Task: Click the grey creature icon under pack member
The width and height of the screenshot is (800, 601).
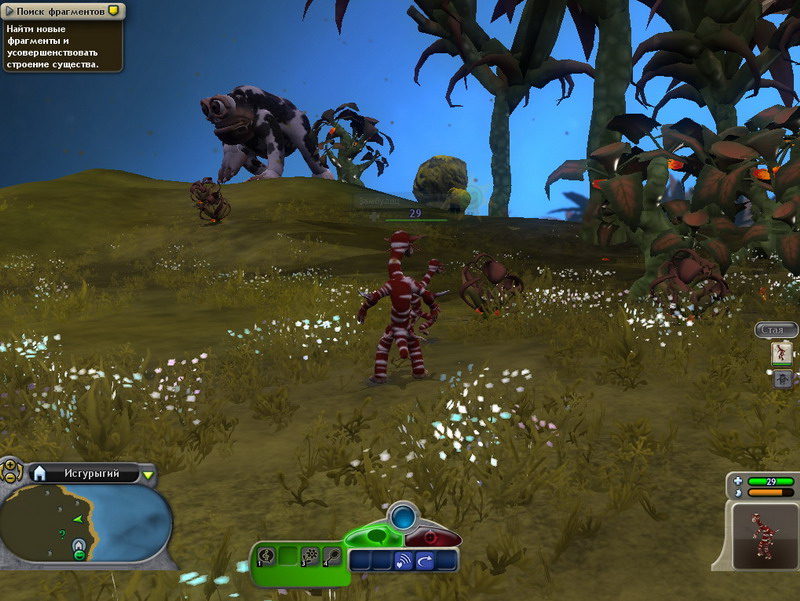Action: (782, 378)
